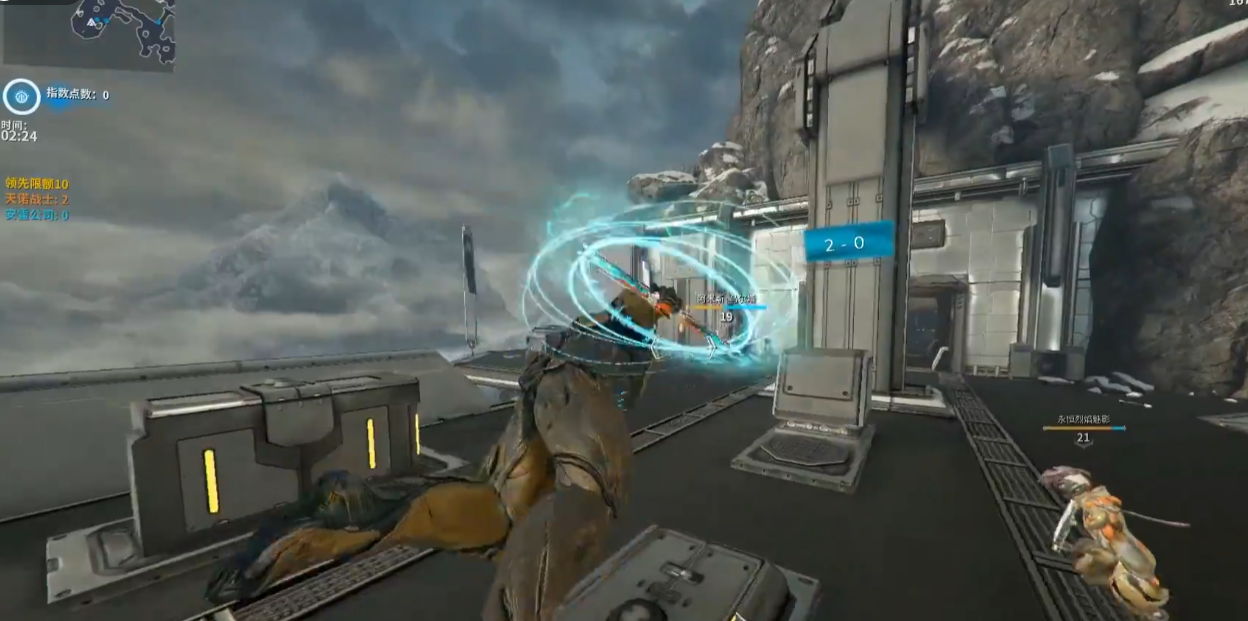The image size is (1248, 621).
Task: Click the blue Index points icon
Action: point(20,96)
